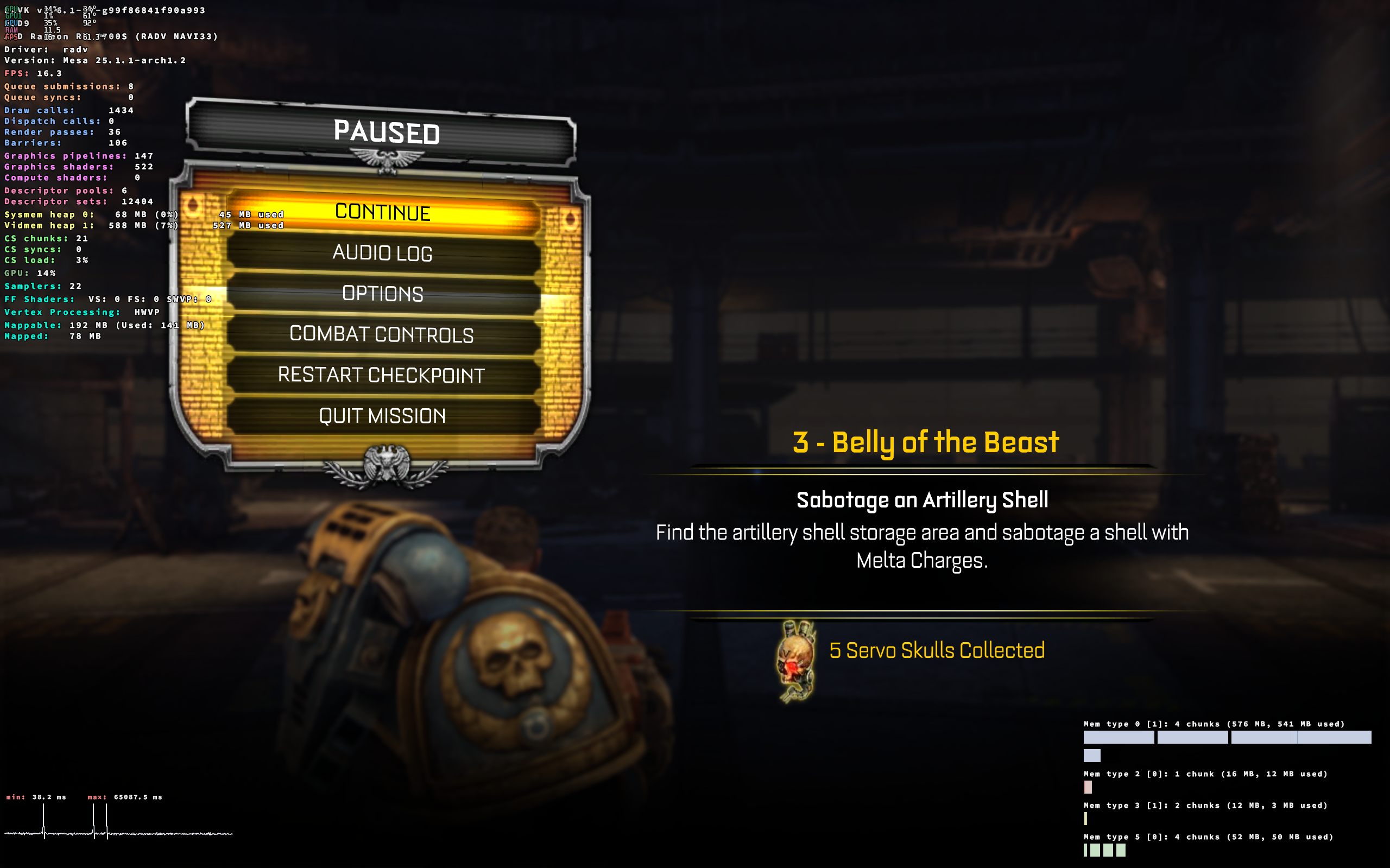Select Continue to resume the game
Screen dimensions: 1390x868
click(382, 212)
